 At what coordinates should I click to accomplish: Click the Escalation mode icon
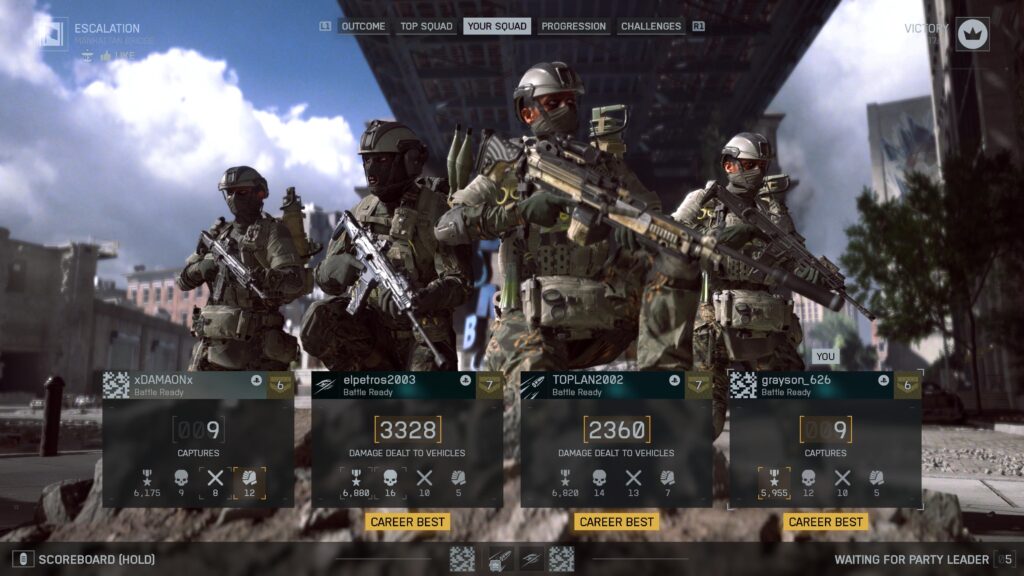coord(52,34)
